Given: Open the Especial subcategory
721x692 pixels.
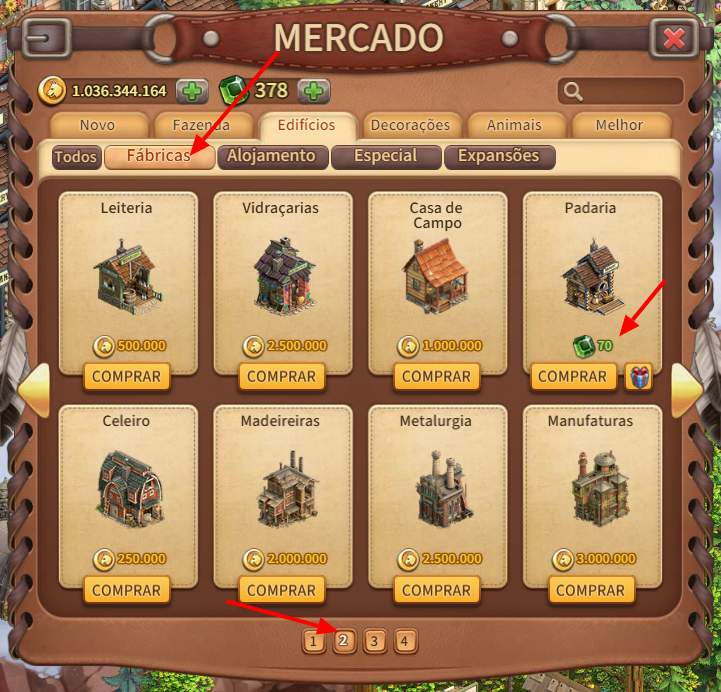Looking at the screenshot, I should pyautogui.click(x=385, y=156).
